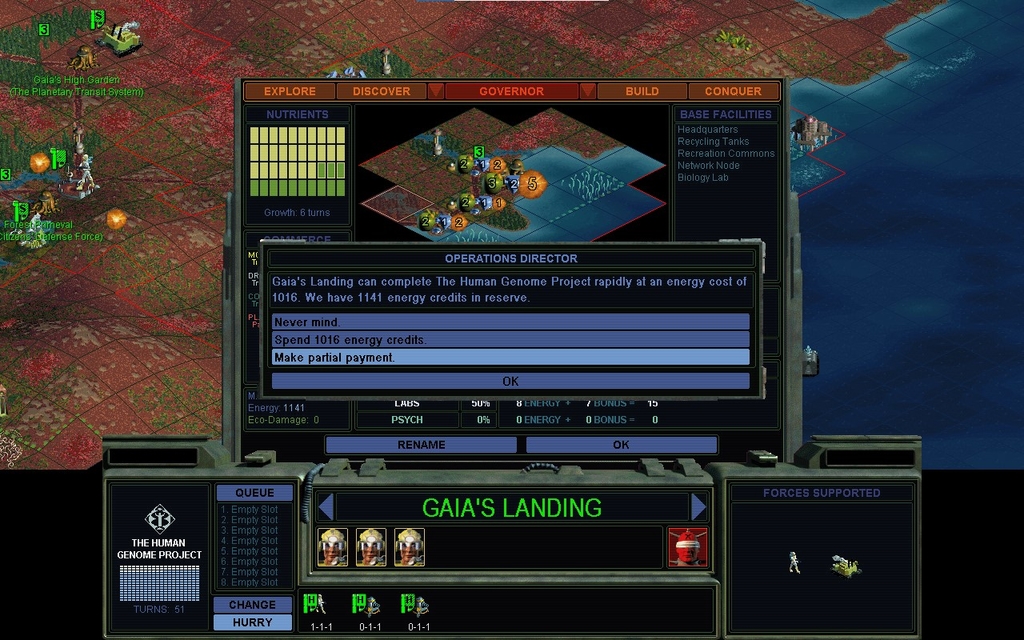
Task: Hurry the current production
Action: tap(252, 622)
